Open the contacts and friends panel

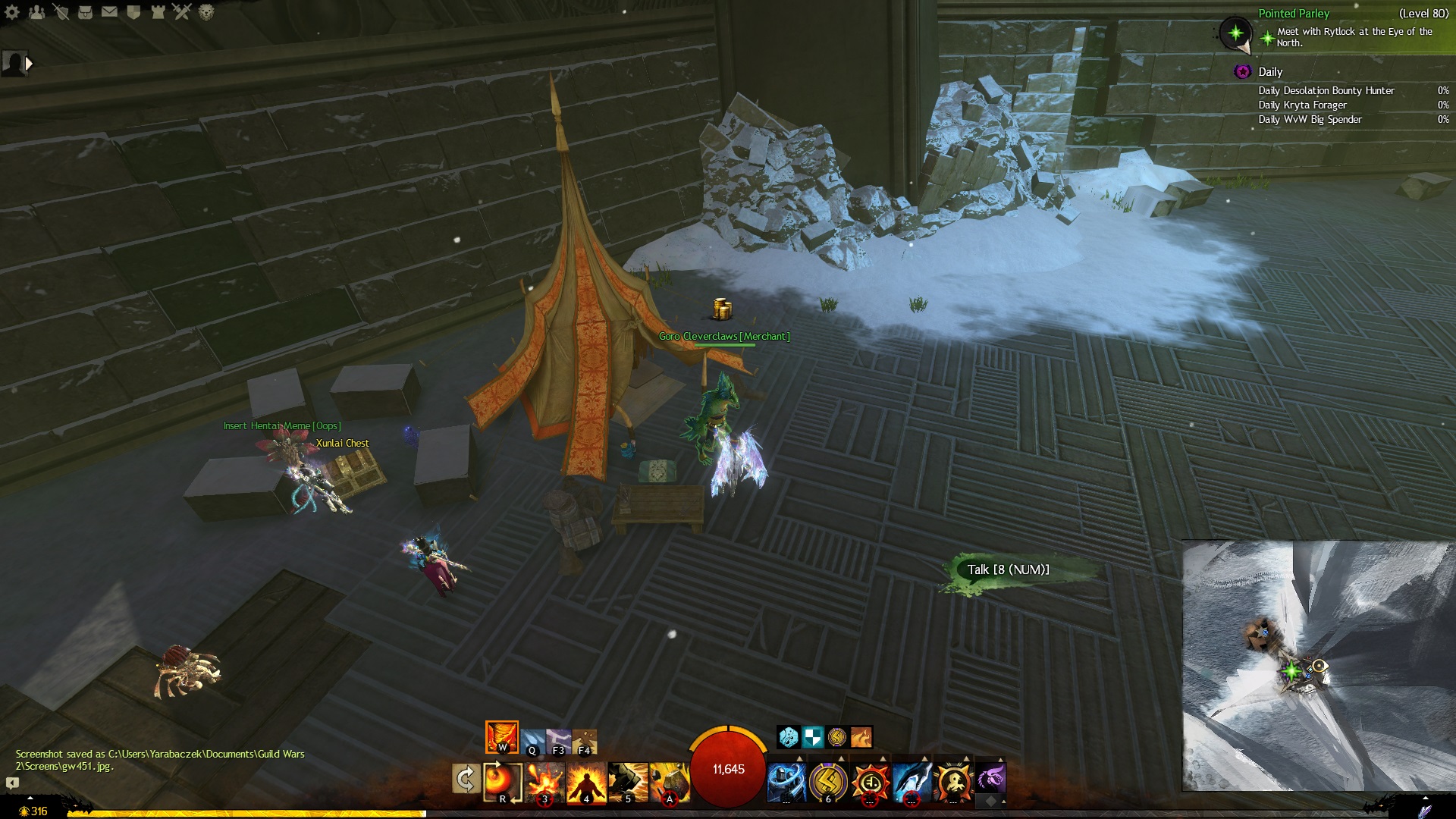36,12
